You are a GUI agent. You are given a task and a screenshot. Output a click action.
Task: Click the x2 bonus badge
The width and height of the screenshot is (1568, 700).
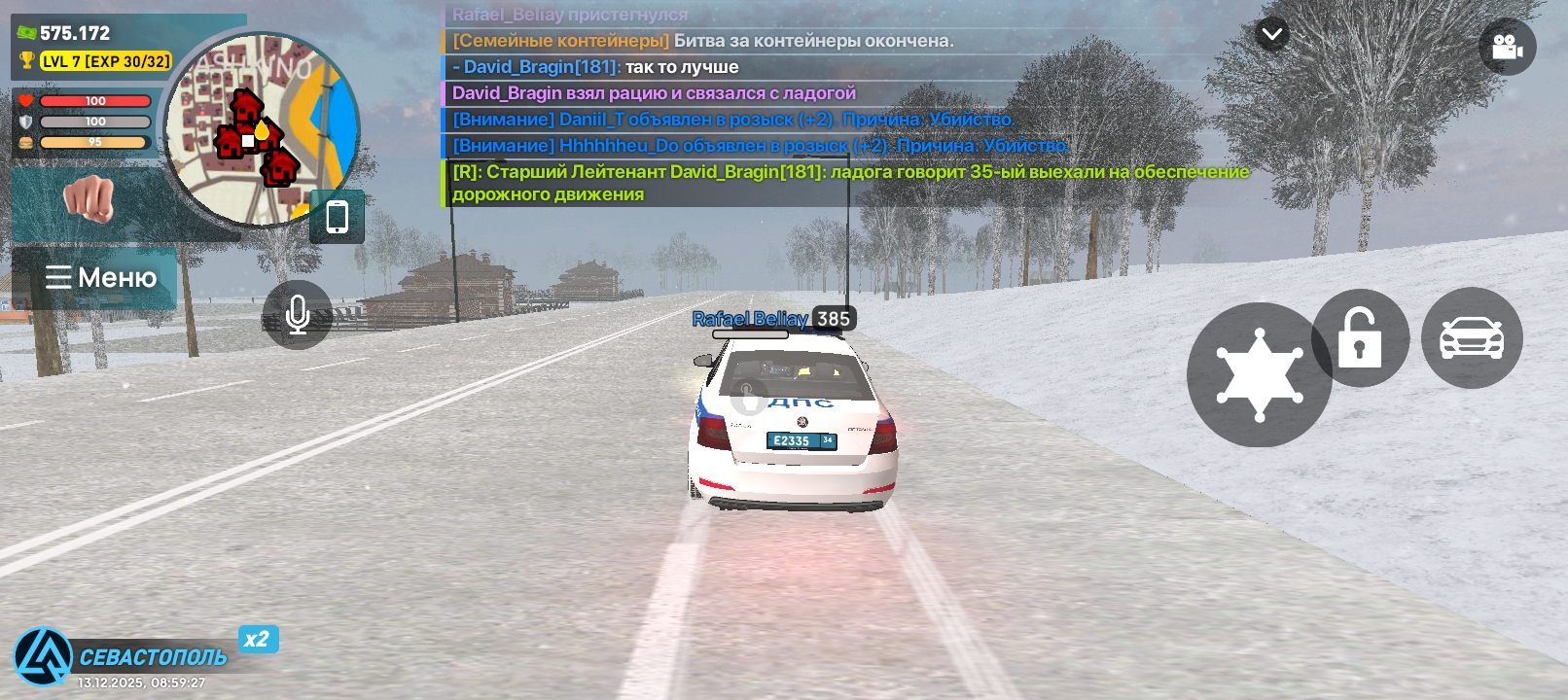pyautogui.click(x=258, y=639)
